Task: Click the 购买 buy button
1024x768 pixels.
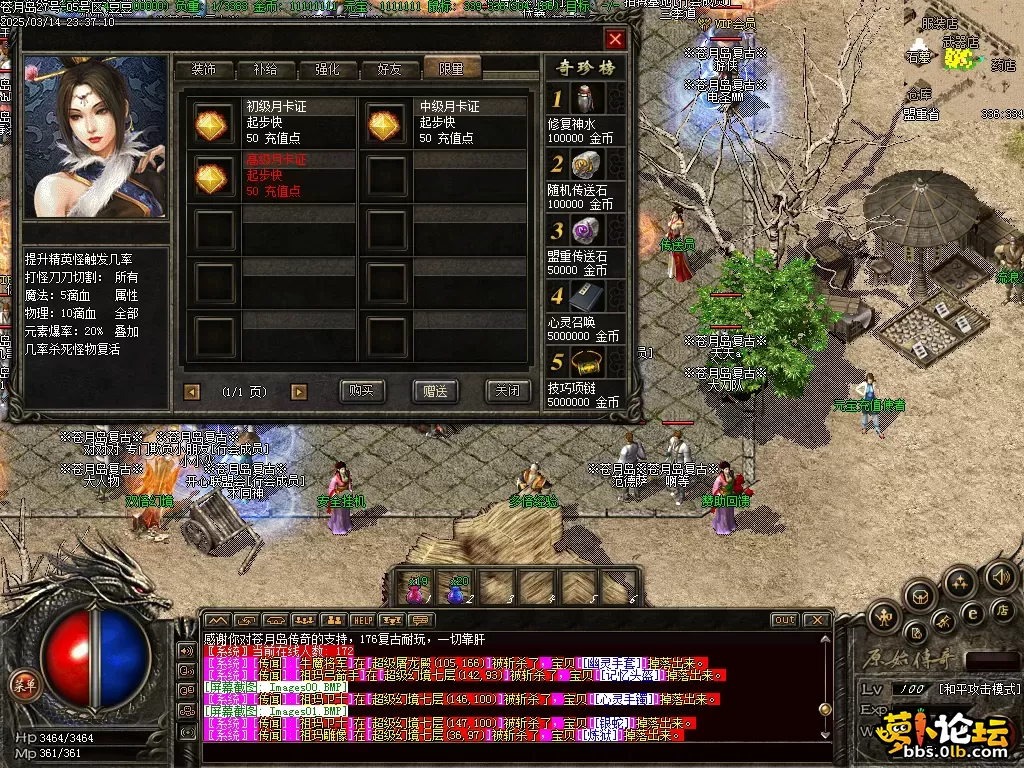Action: click(x=363, y=391)
